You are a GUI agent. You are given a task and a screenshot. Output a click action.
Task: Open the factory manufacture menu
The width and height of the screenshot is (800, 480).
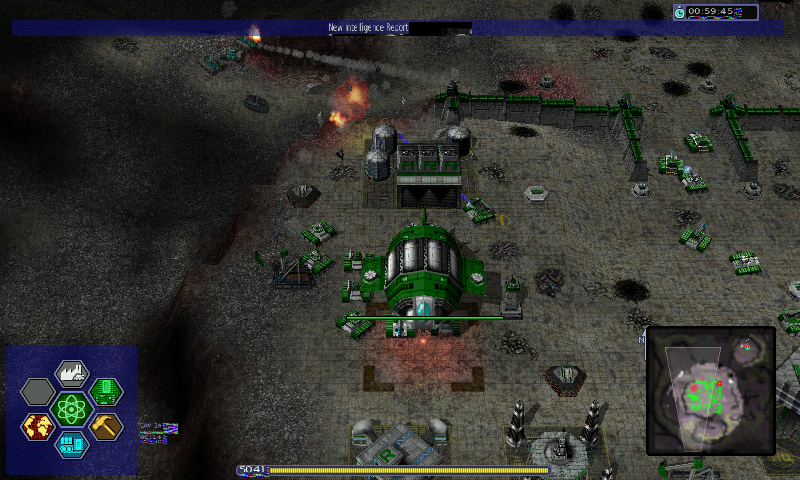point(72,374)
